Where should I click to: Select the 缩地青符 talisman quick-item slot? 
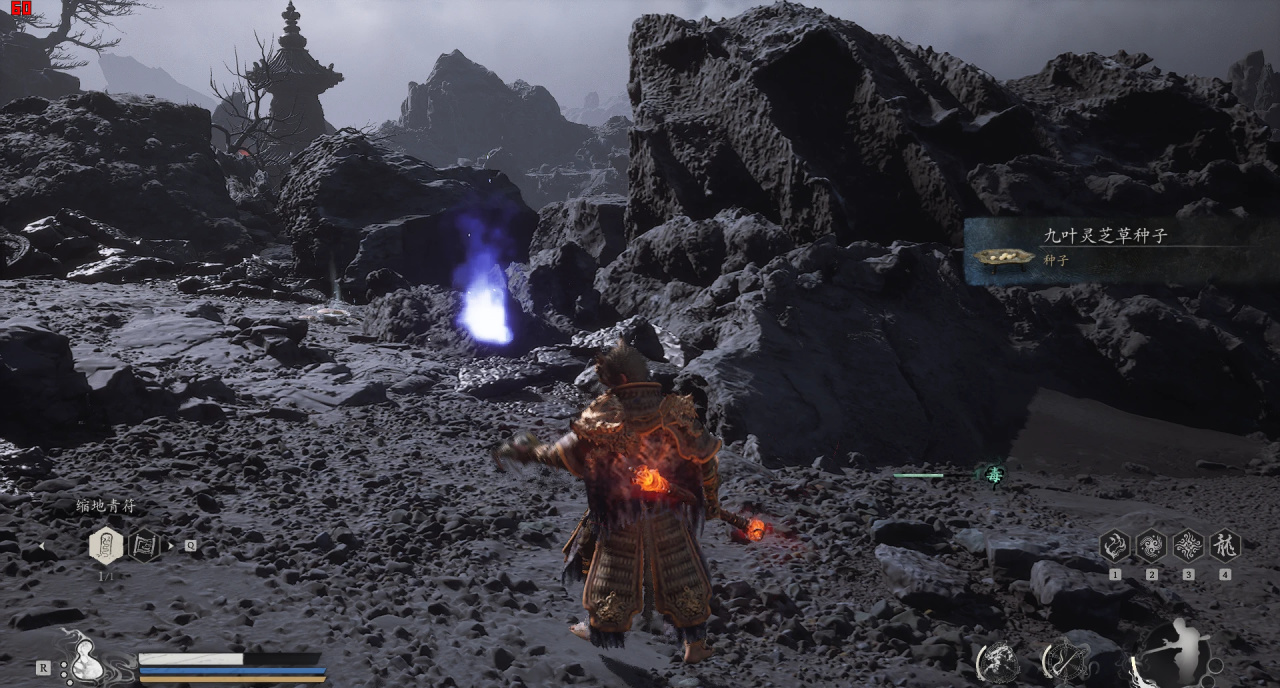tap(106, 546)
